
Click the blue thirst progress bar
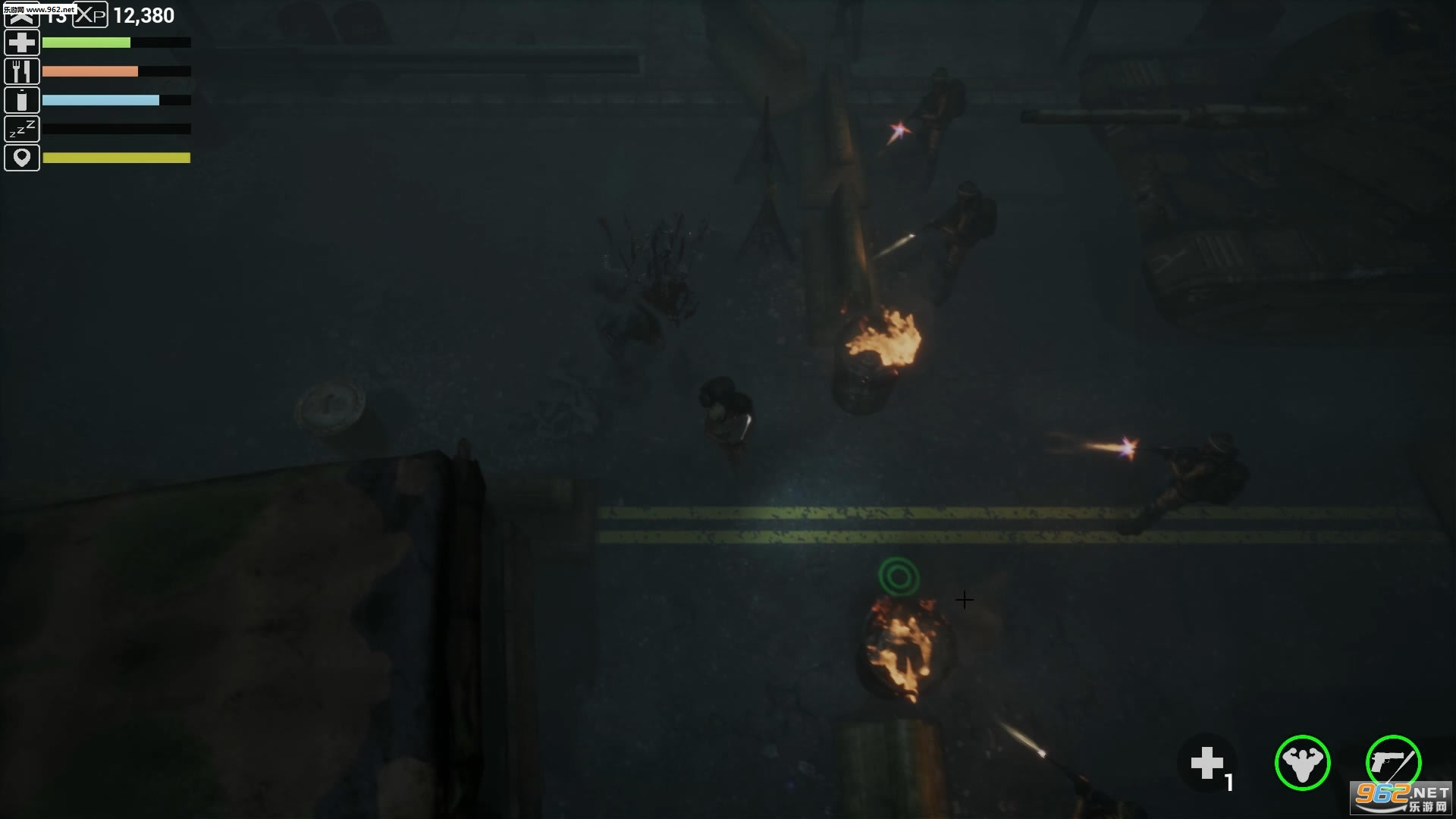pyautogui.click(x=102, y=99)
